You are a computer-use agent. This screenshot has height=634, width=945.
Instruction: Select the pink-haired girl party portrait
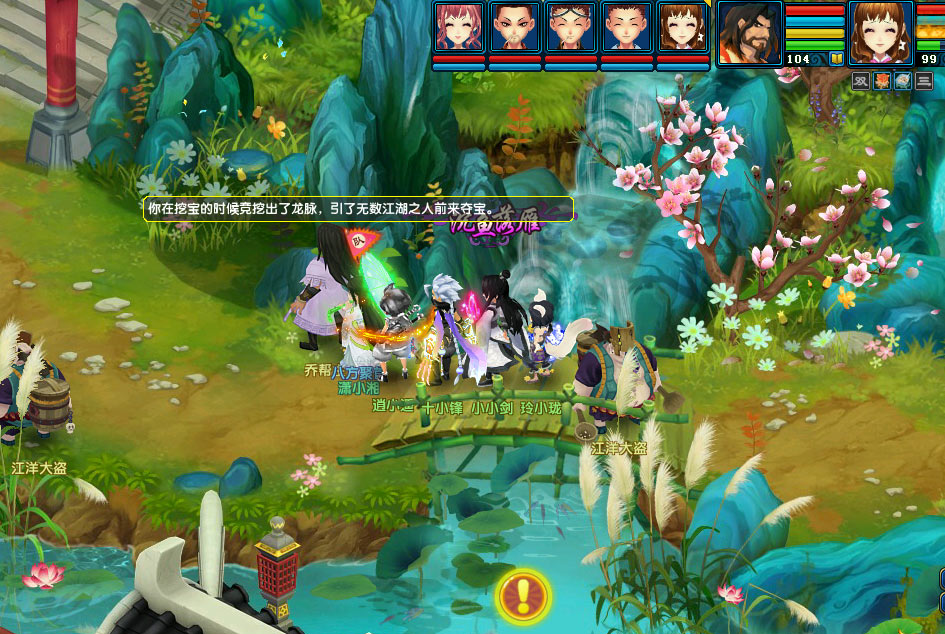[x=457, y=27]
